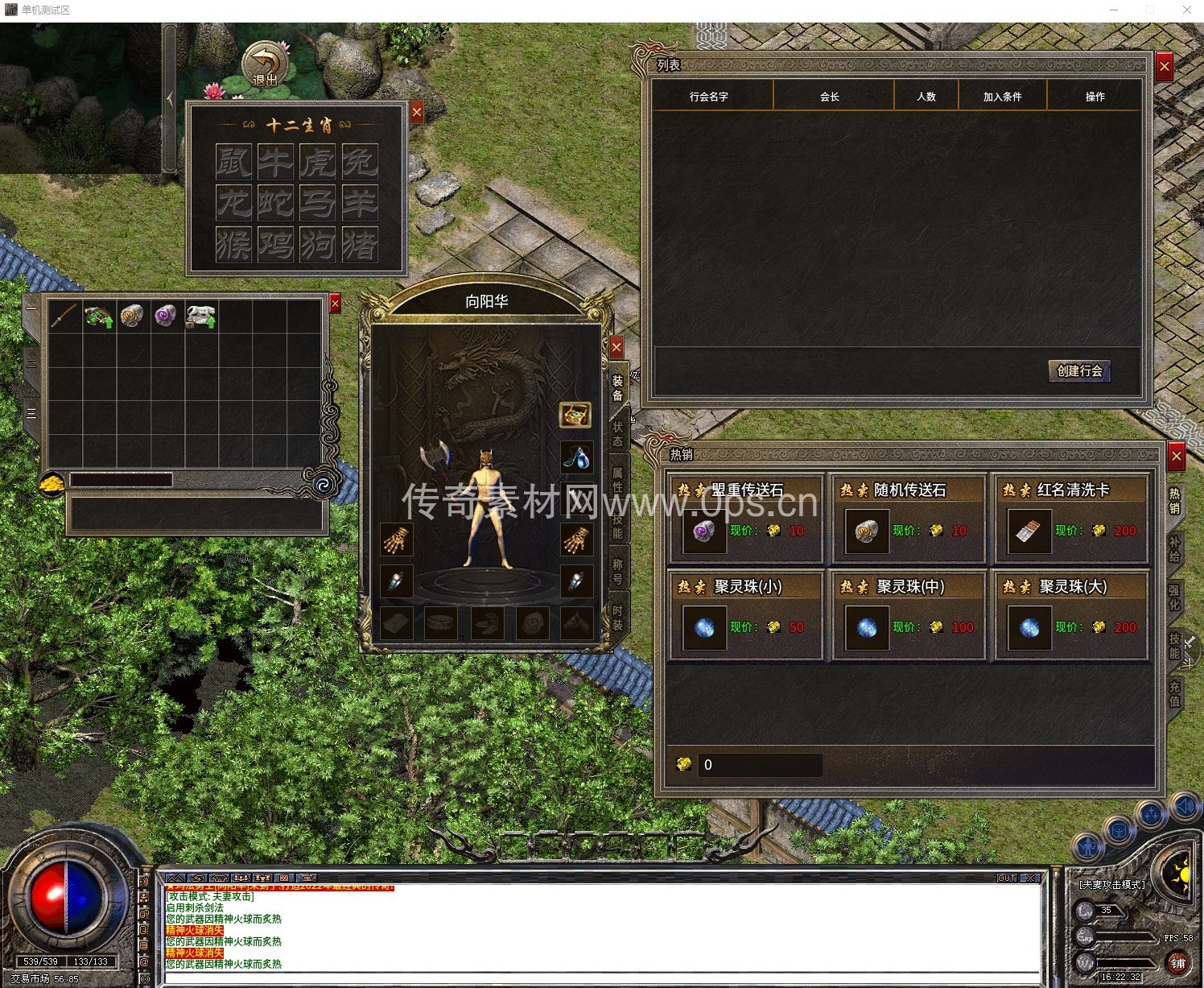The image size is (1204, 988).
Task: Close the 十二生肖 zodiac panel
Action: 416,113
